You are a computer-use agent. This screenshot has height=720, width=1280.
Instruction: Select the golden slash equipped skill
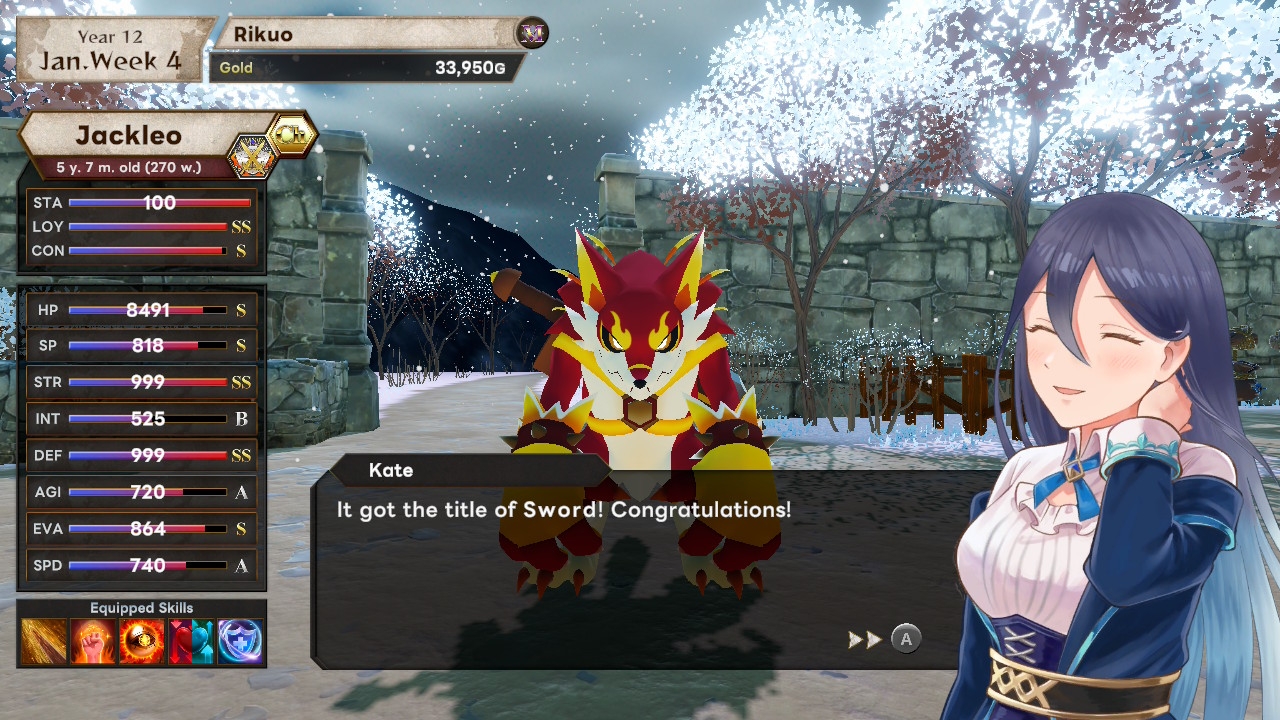pyautogui.click(x=43, y=641)
